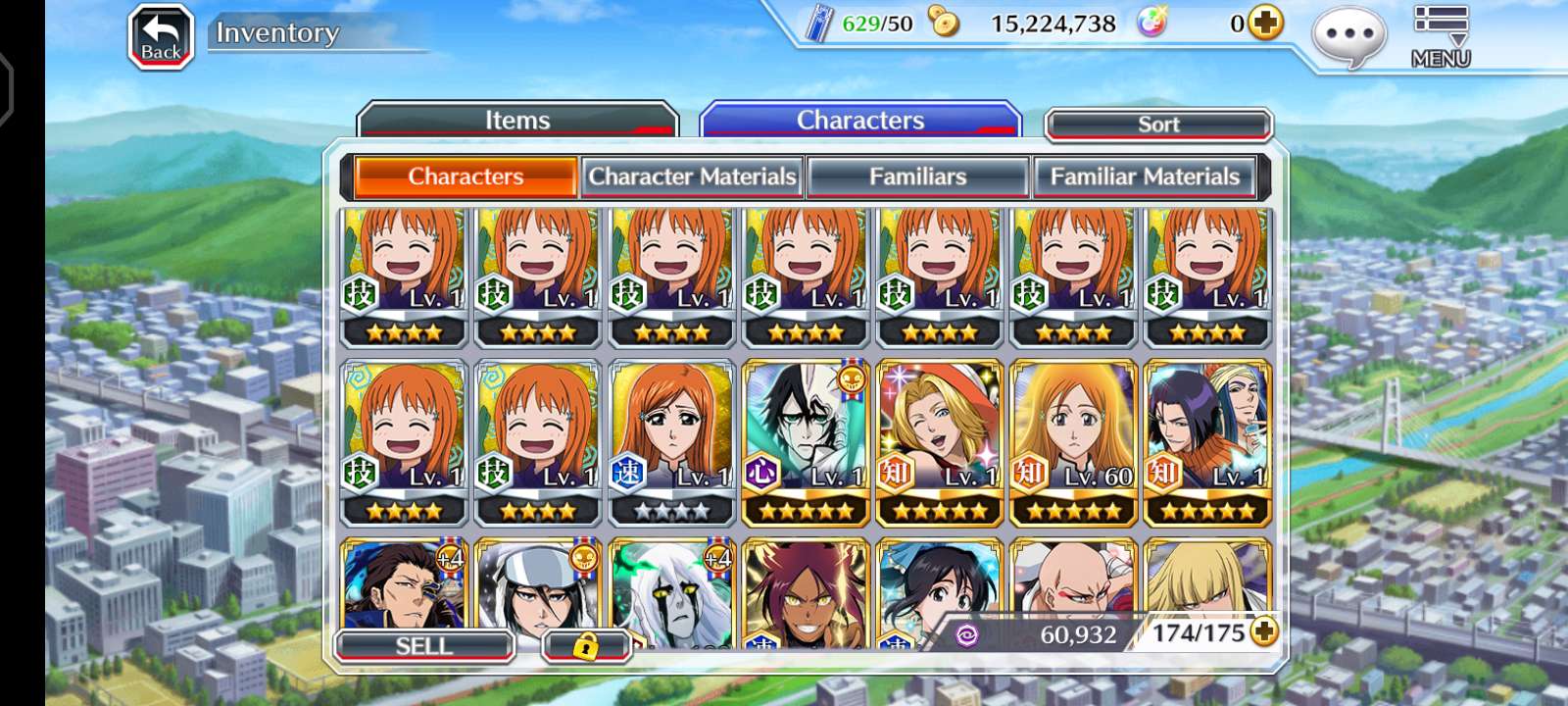The image size is (1568, 706).
Task: Pick the red-hooded blonde character card
Action: click(x=939, y=441)
